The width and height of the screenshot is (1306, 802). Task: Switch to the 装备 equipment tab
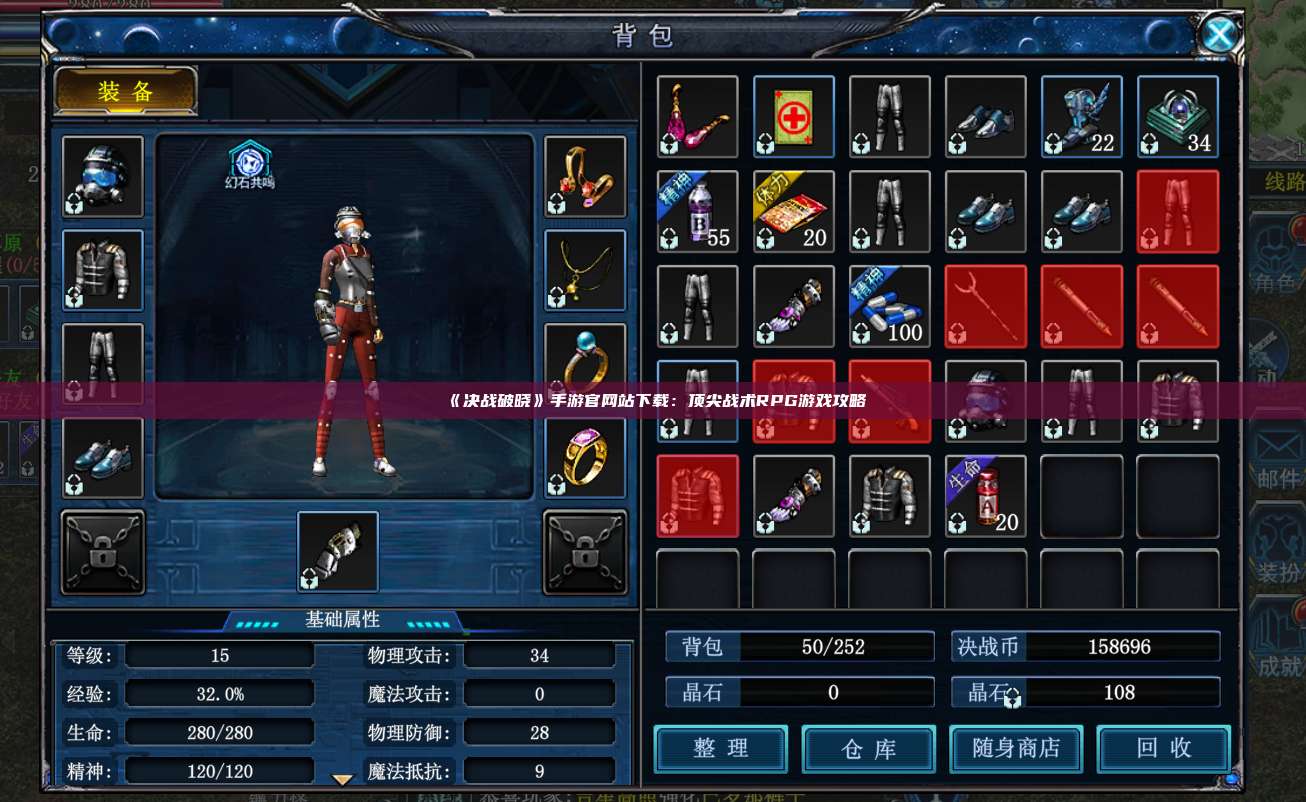click(125, 91)
